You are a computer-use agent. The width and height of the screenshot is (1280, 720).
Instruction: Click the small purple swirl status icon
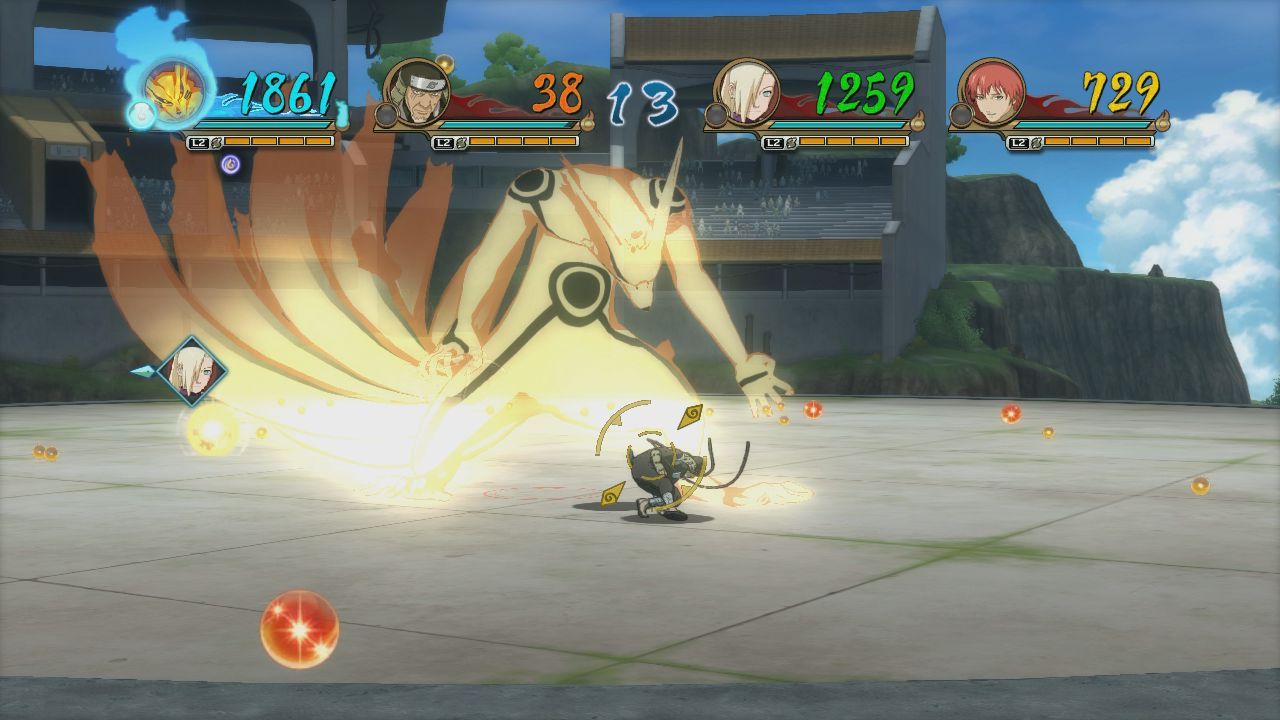click(x=230, y=163)
